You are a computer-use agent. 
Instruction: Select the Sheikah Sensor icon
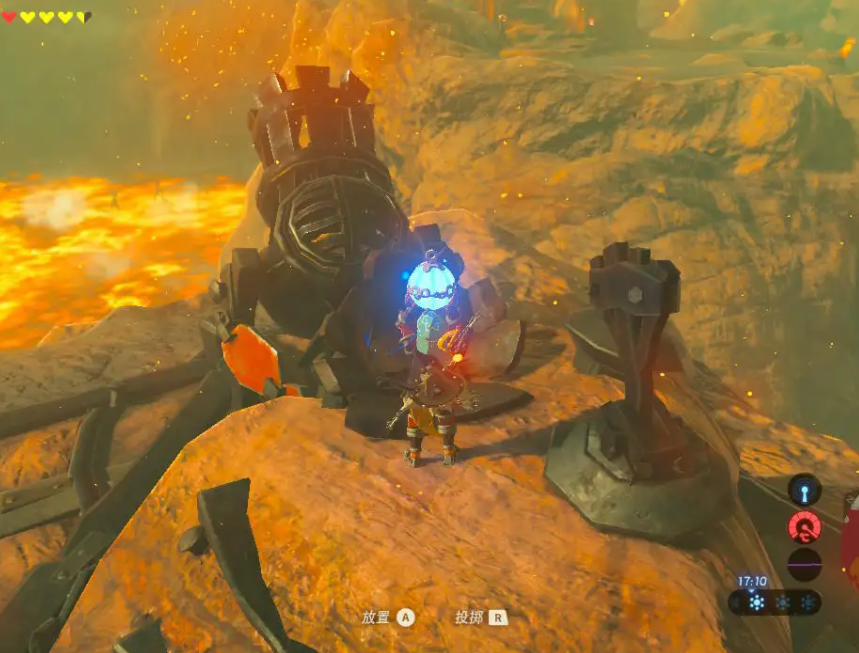[x=804, y=489]
